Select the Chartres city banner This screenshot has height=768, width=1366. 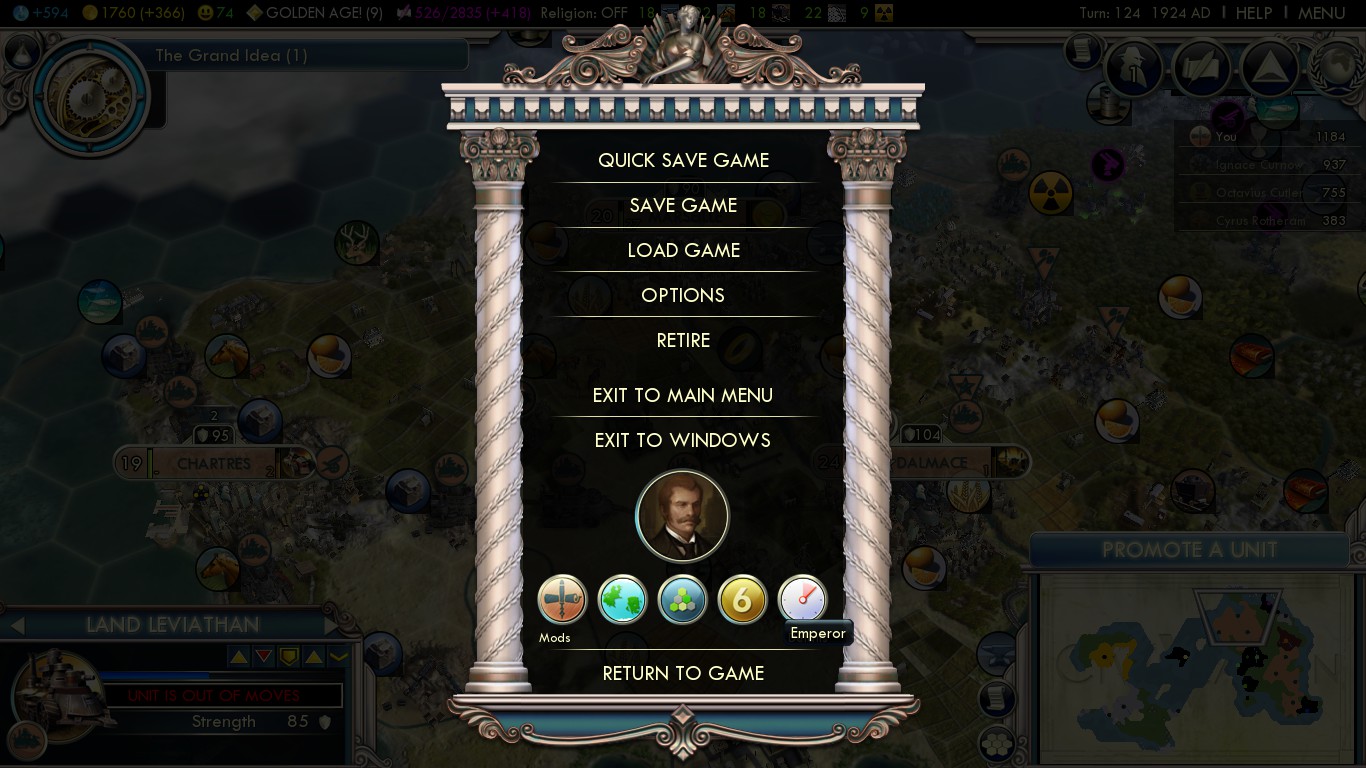click(x=214, y=464)
